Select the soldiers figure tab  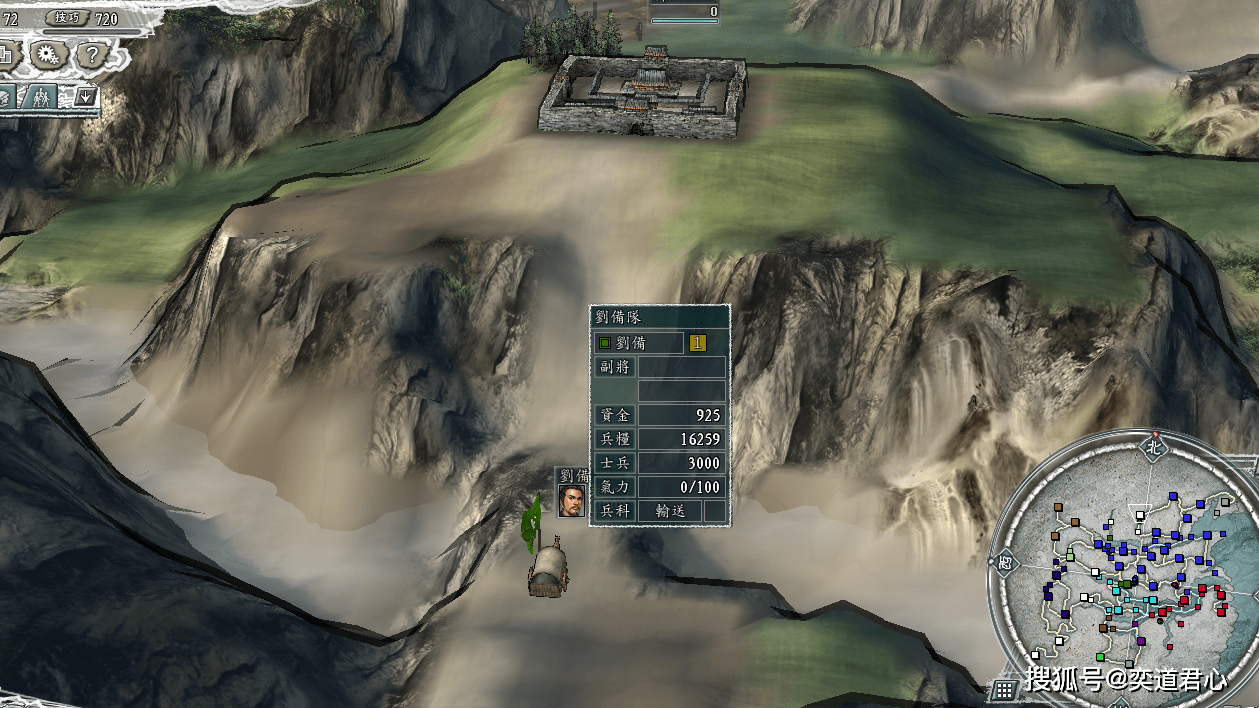(41, 97)
